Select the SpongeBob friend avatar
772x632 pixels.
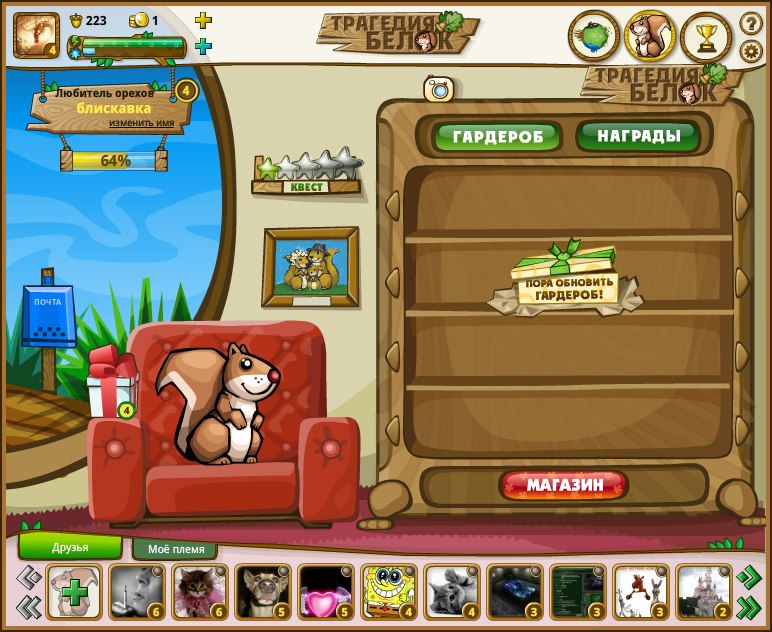coord(388,591)
